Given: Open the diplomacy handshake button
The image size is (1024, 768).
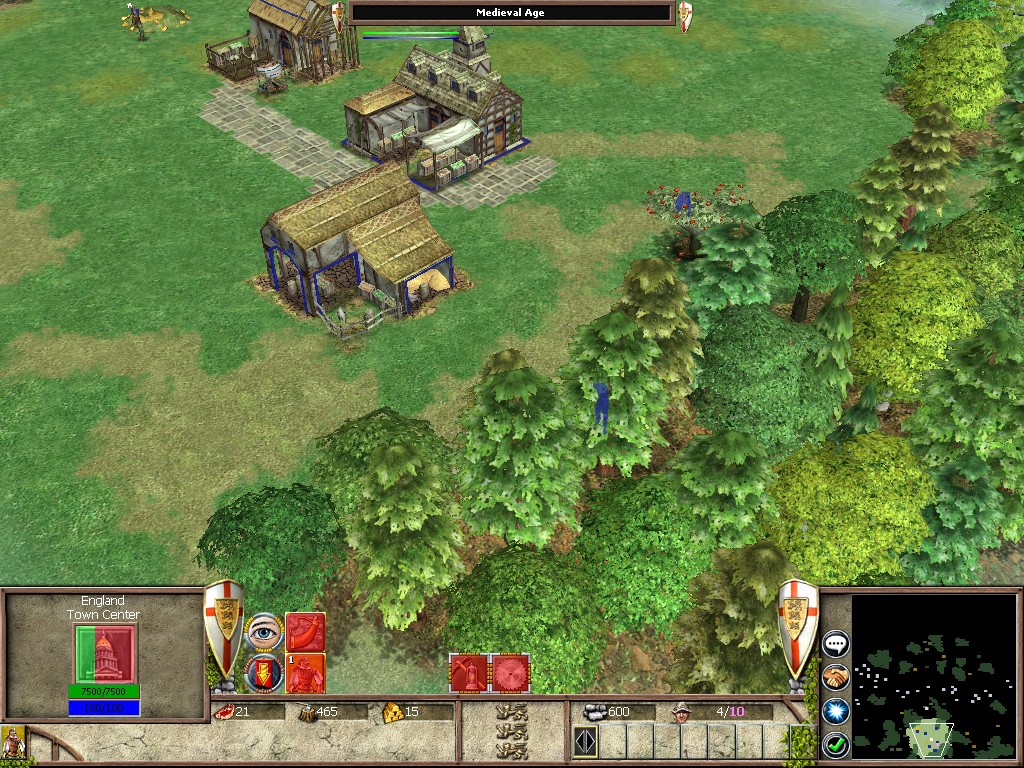Looking at the screenshot, I should click(835, 678).
